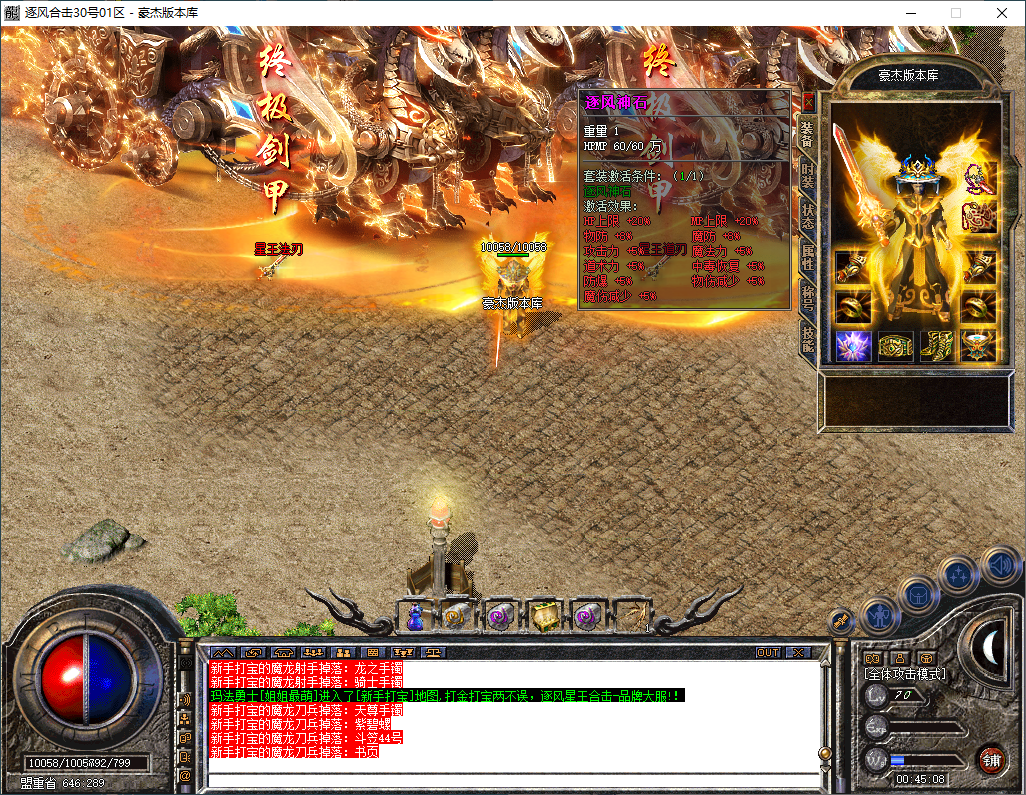Open the 状态 status tab
The image size is (1026, 795).
point(808,216)
